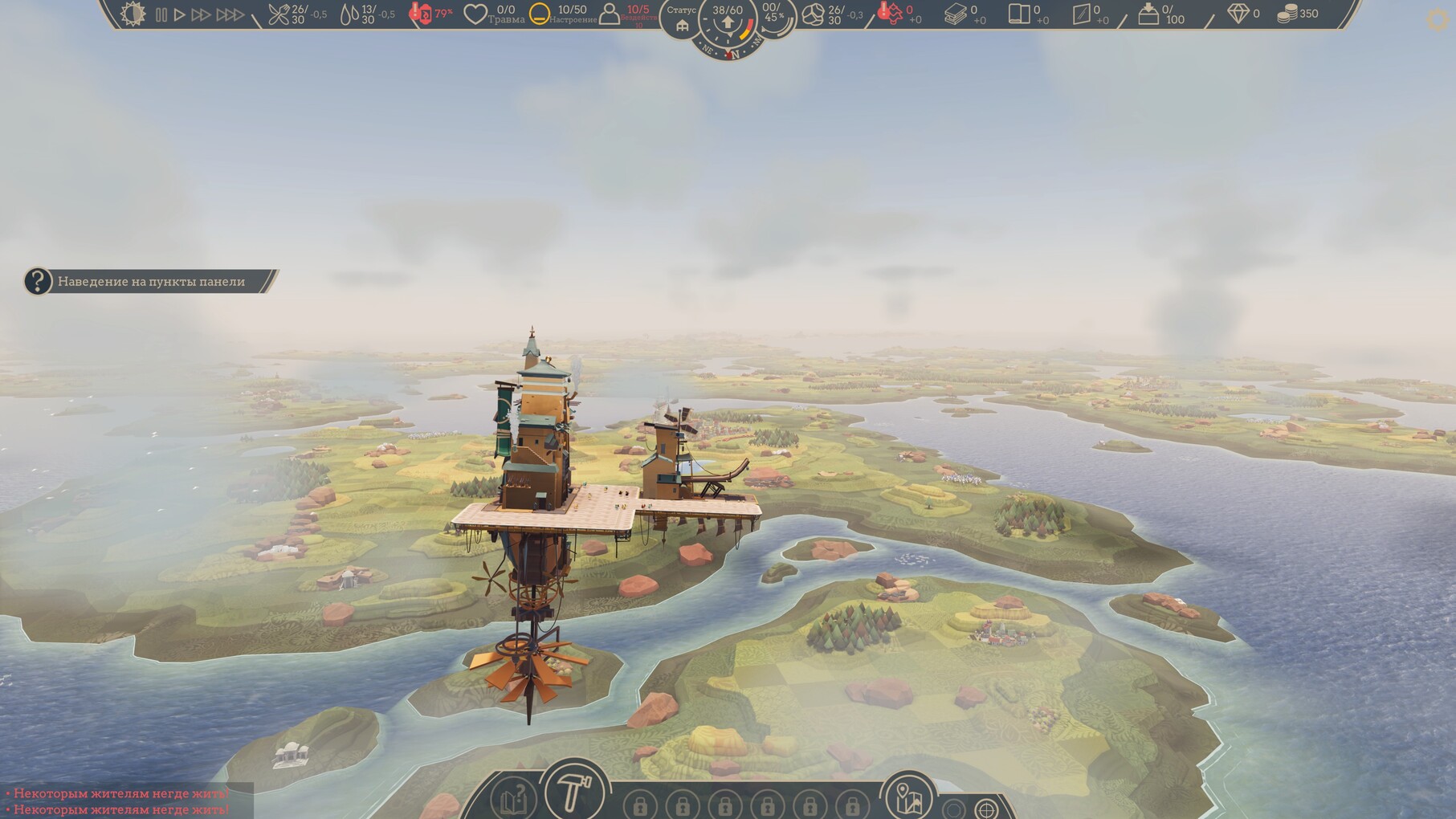Image resolution: width=1456 pixels, height=819 pixels.
Task: Set game speed to normal play
Action: pyautogui.click(x=180, y=14)
